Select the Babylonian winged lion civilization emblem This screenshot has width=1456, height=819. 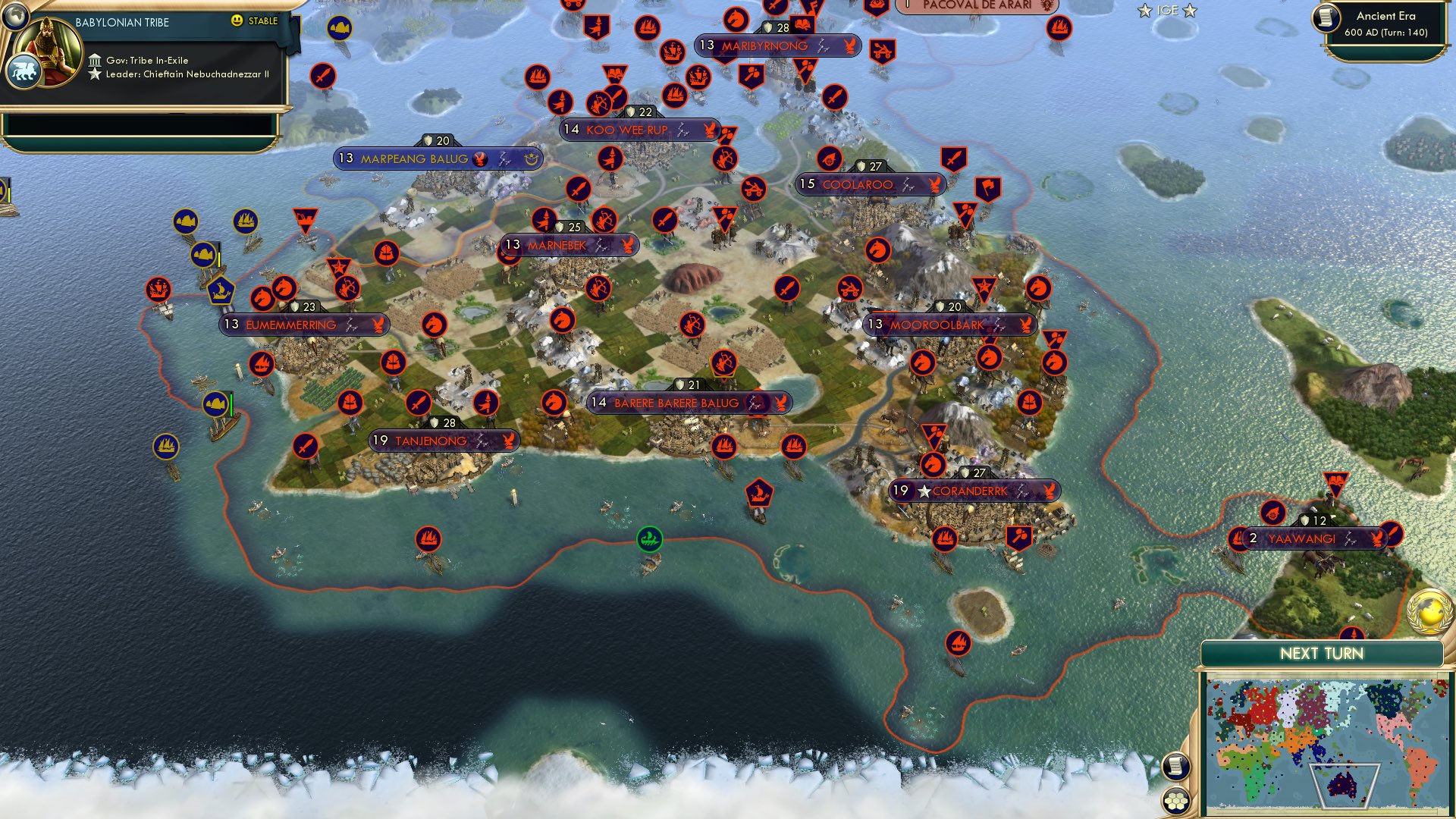tap(25, 69)
